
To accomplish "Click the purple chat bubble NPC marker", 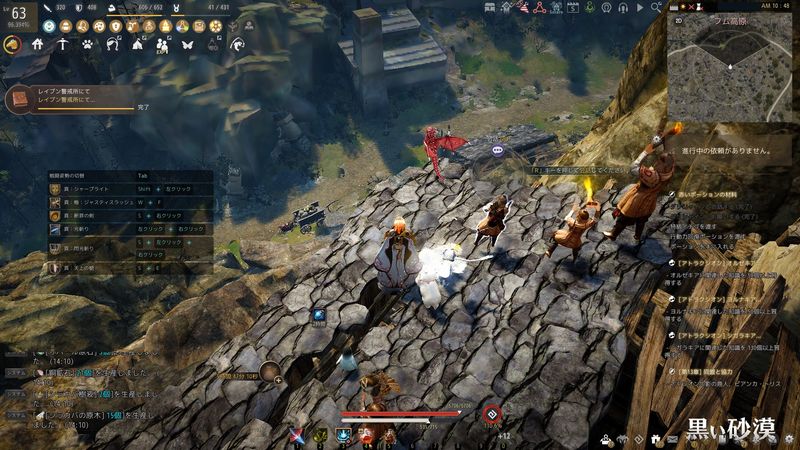I will (497, 150).
